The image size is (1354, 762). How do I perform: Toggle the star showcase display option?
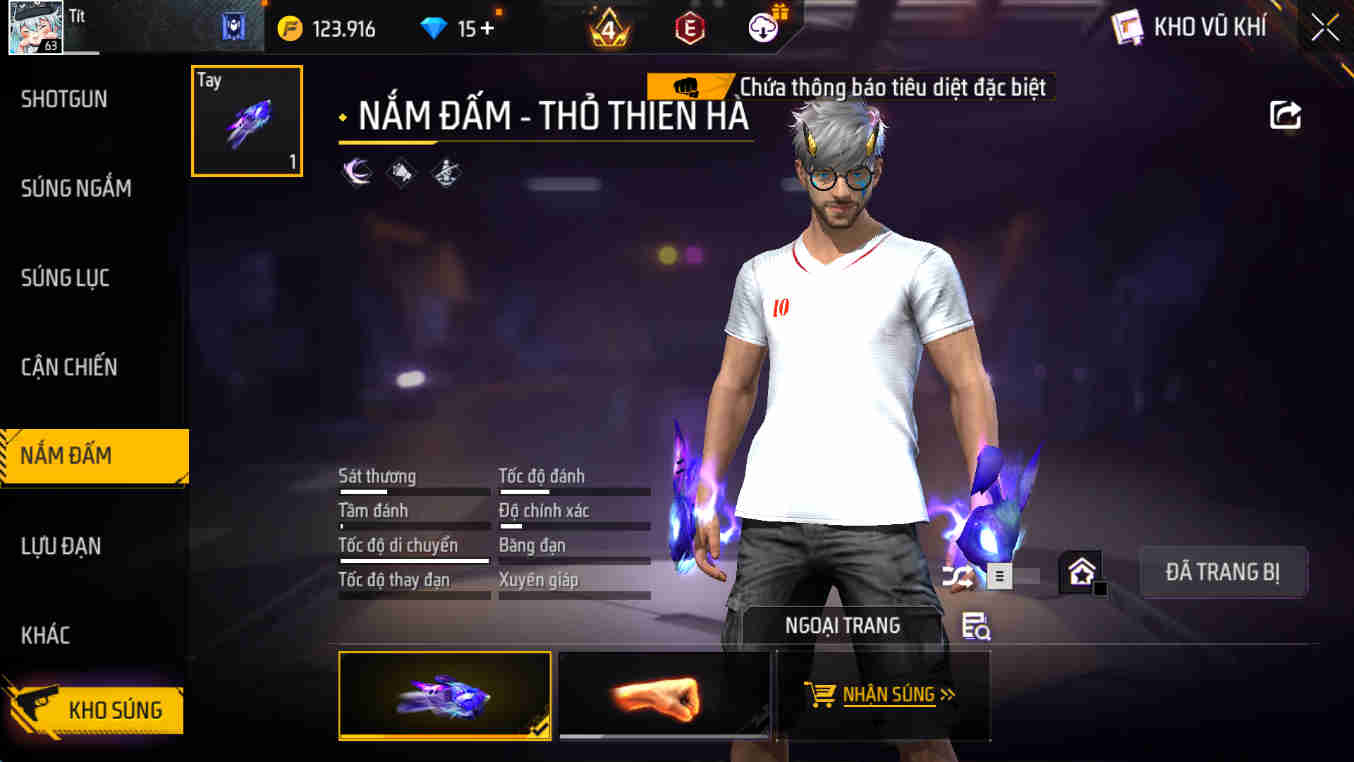click(1080, 572)
